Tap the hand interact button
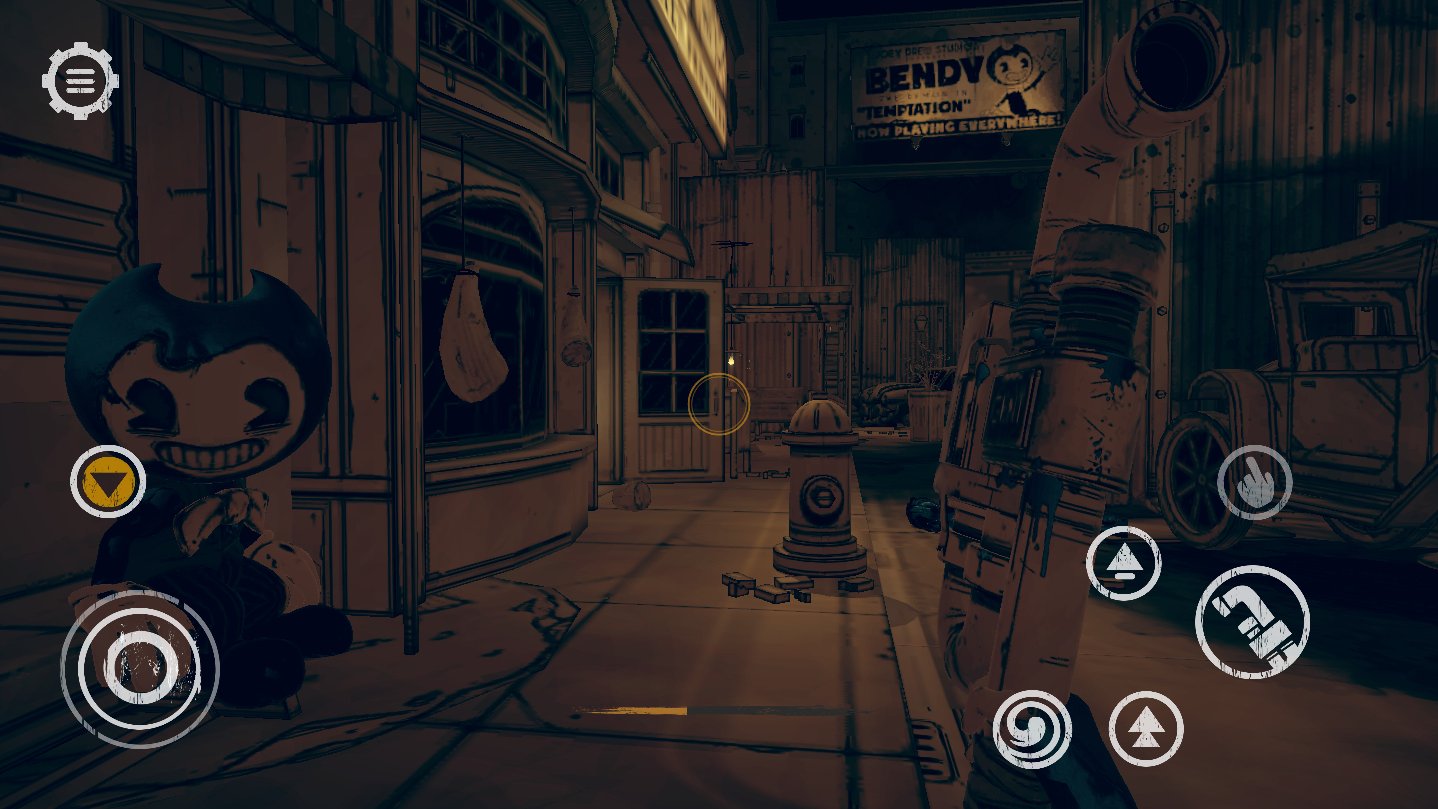This screenshot has height=809, width=1438. (1254, 482)
